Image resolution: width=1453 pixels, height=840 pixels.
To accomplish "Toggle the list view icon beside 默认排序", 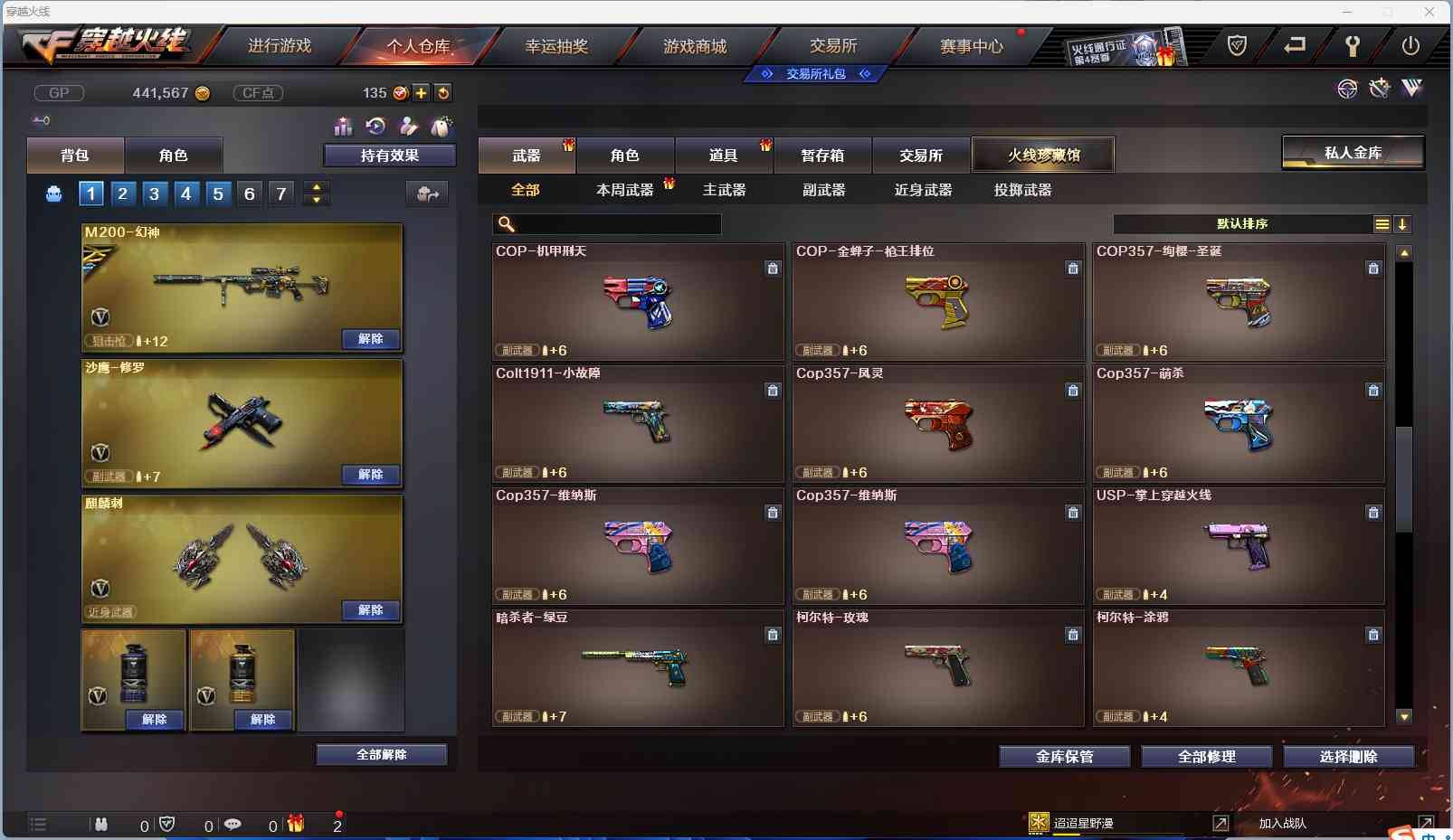I will 1382,224.
